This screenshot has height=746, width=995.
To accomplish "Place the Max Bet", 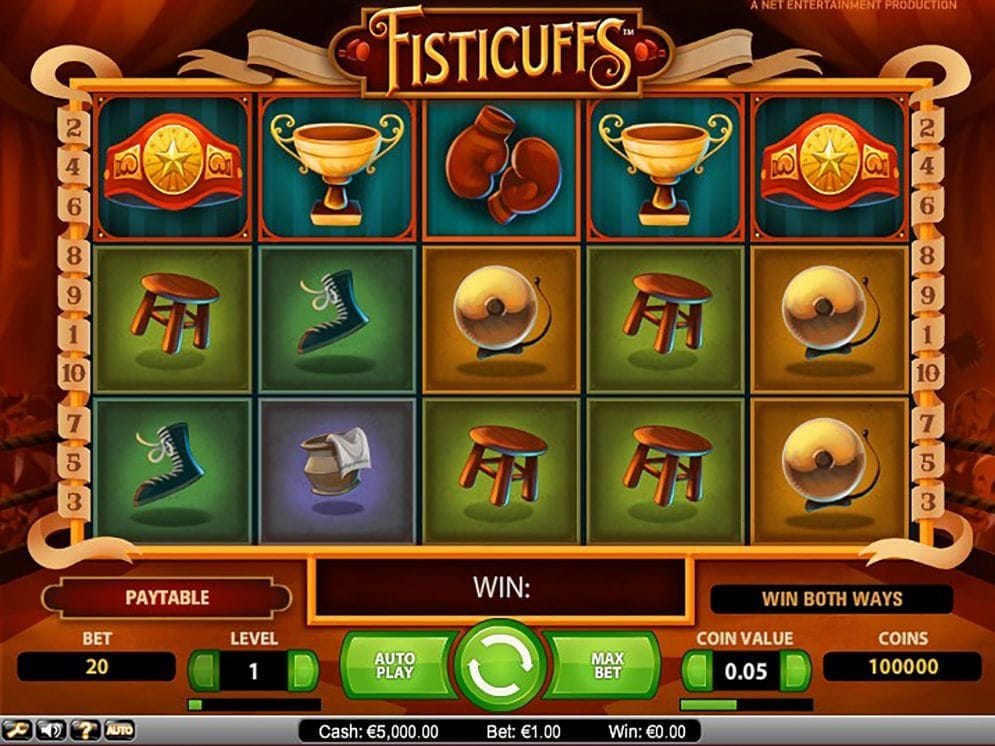I will (x=607, y=666).
